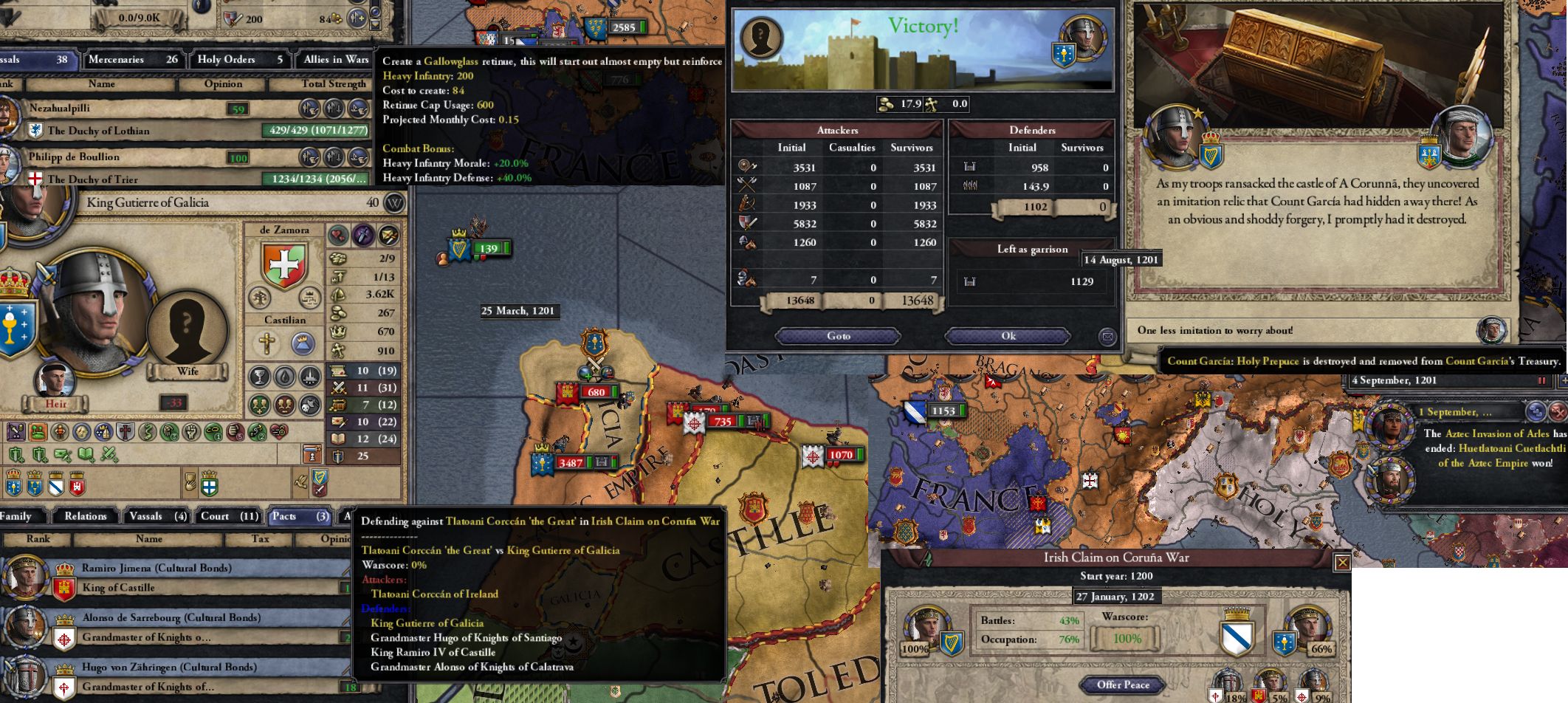The width and height of the screenshot is (1568, 703).
Task: Click the prestige crown icon showing 670
Action: pos(338,332)
